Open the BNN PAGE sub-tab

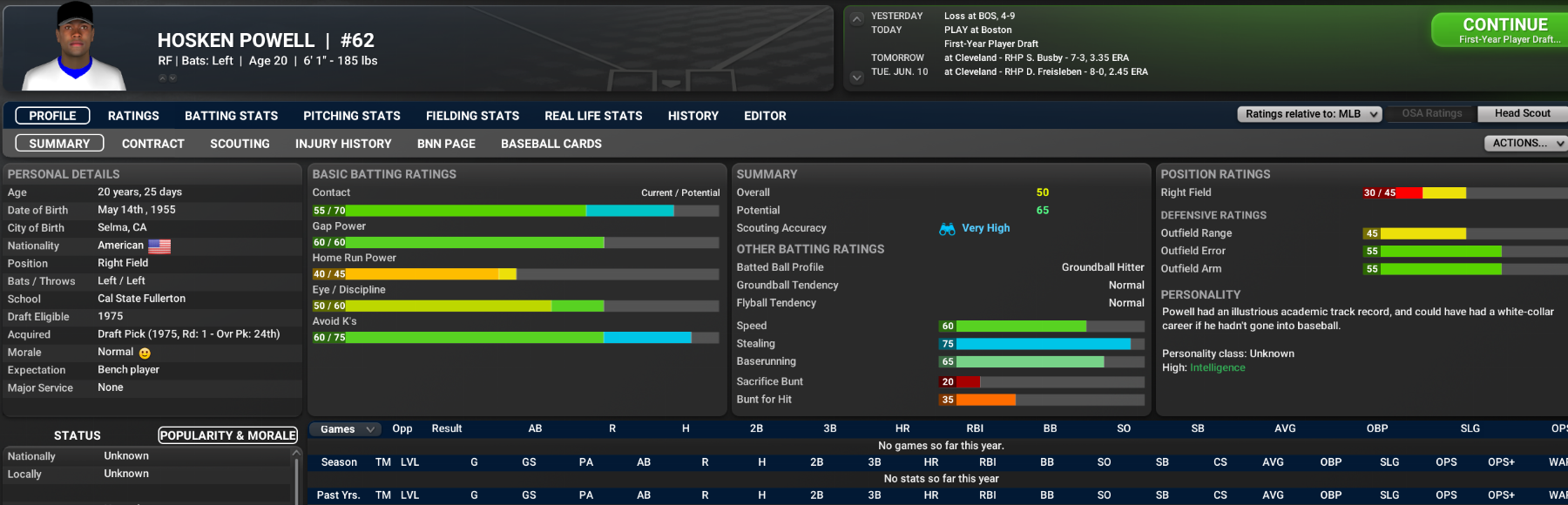(446, 144)
